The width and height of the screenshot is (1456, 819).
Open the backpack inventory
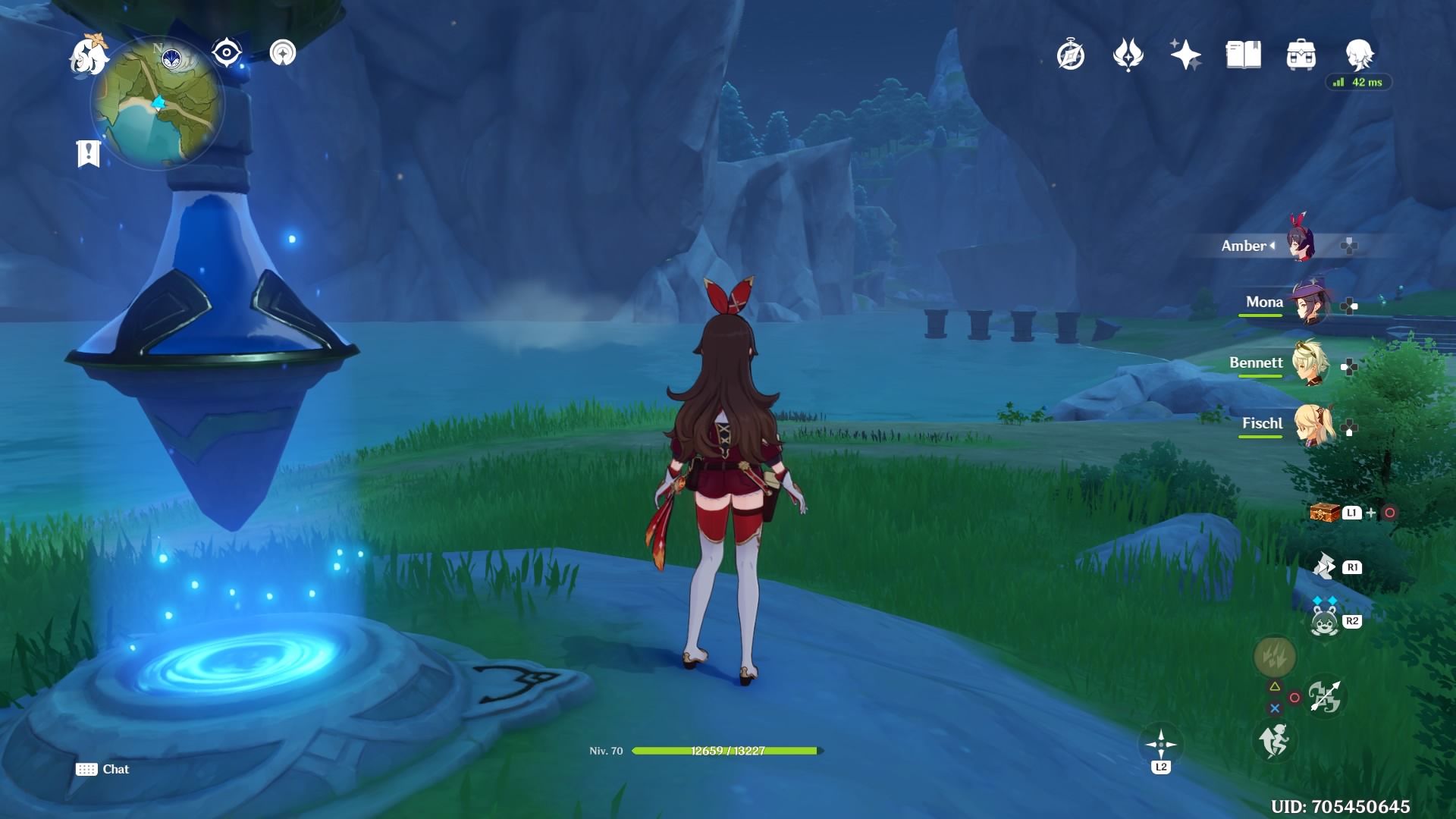tap(1301, 55)
